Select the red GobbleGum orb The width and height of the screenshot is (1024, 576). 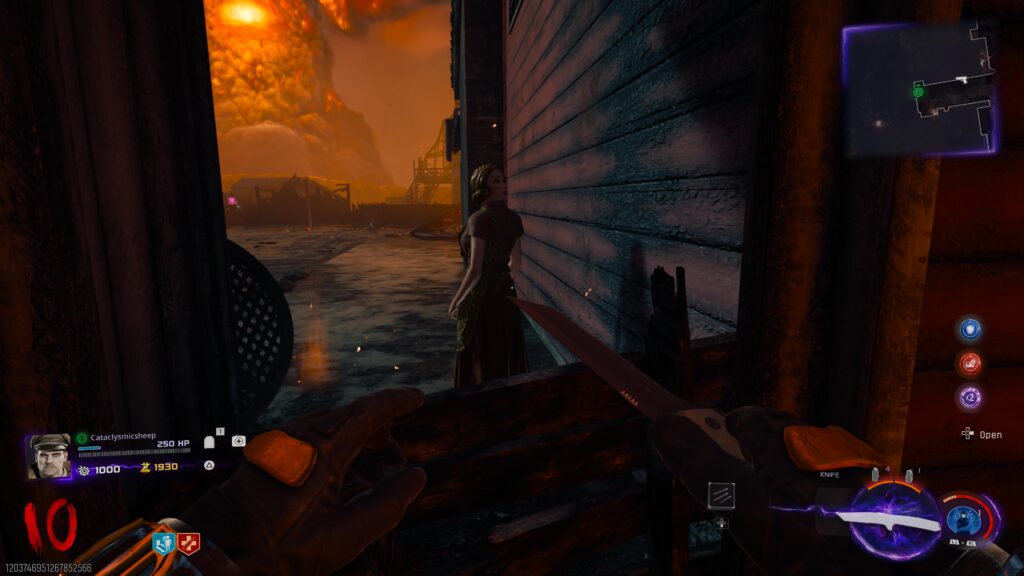click(x=969, y=363)
